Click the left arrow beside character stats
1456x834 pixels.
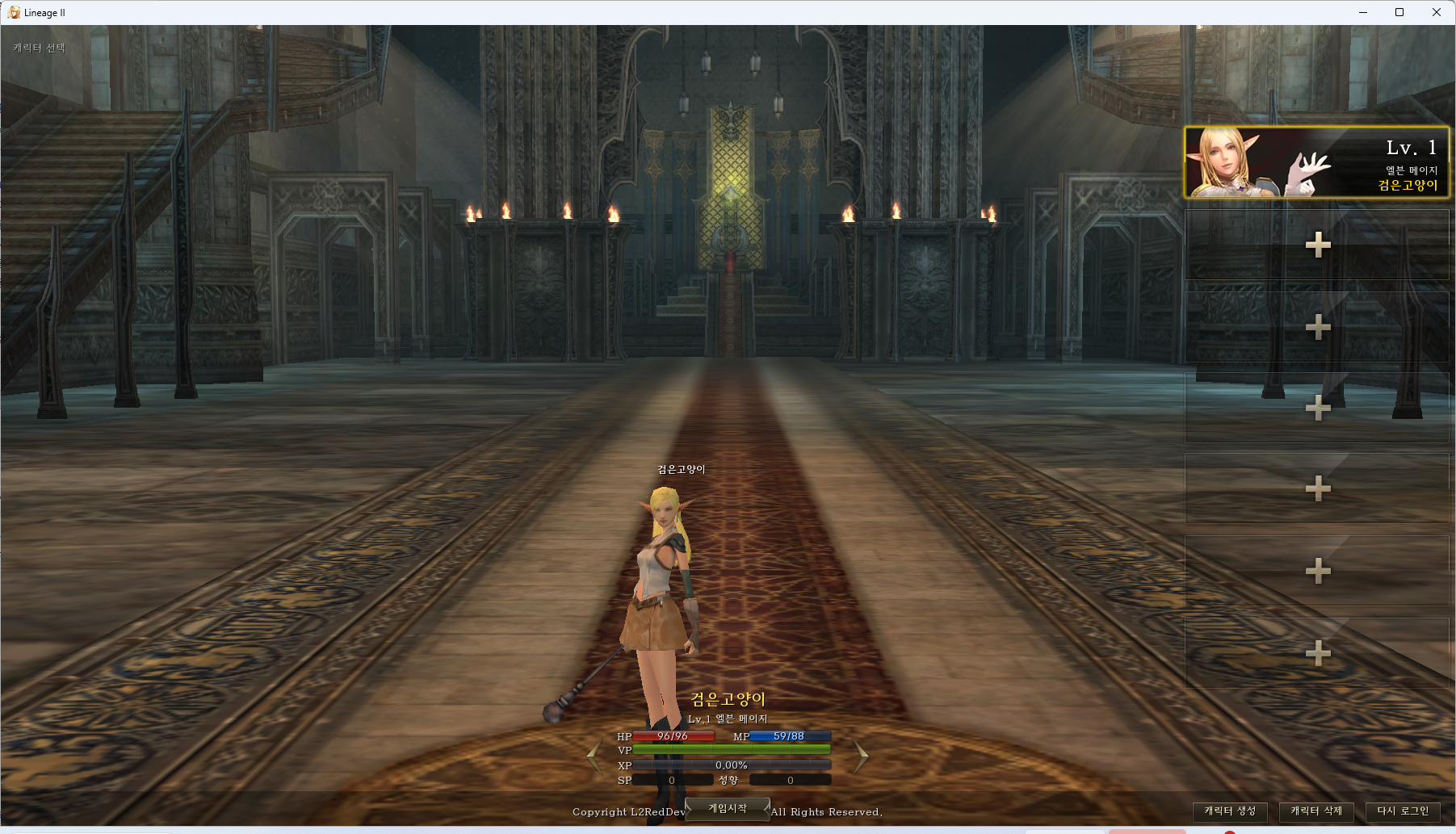594,757
